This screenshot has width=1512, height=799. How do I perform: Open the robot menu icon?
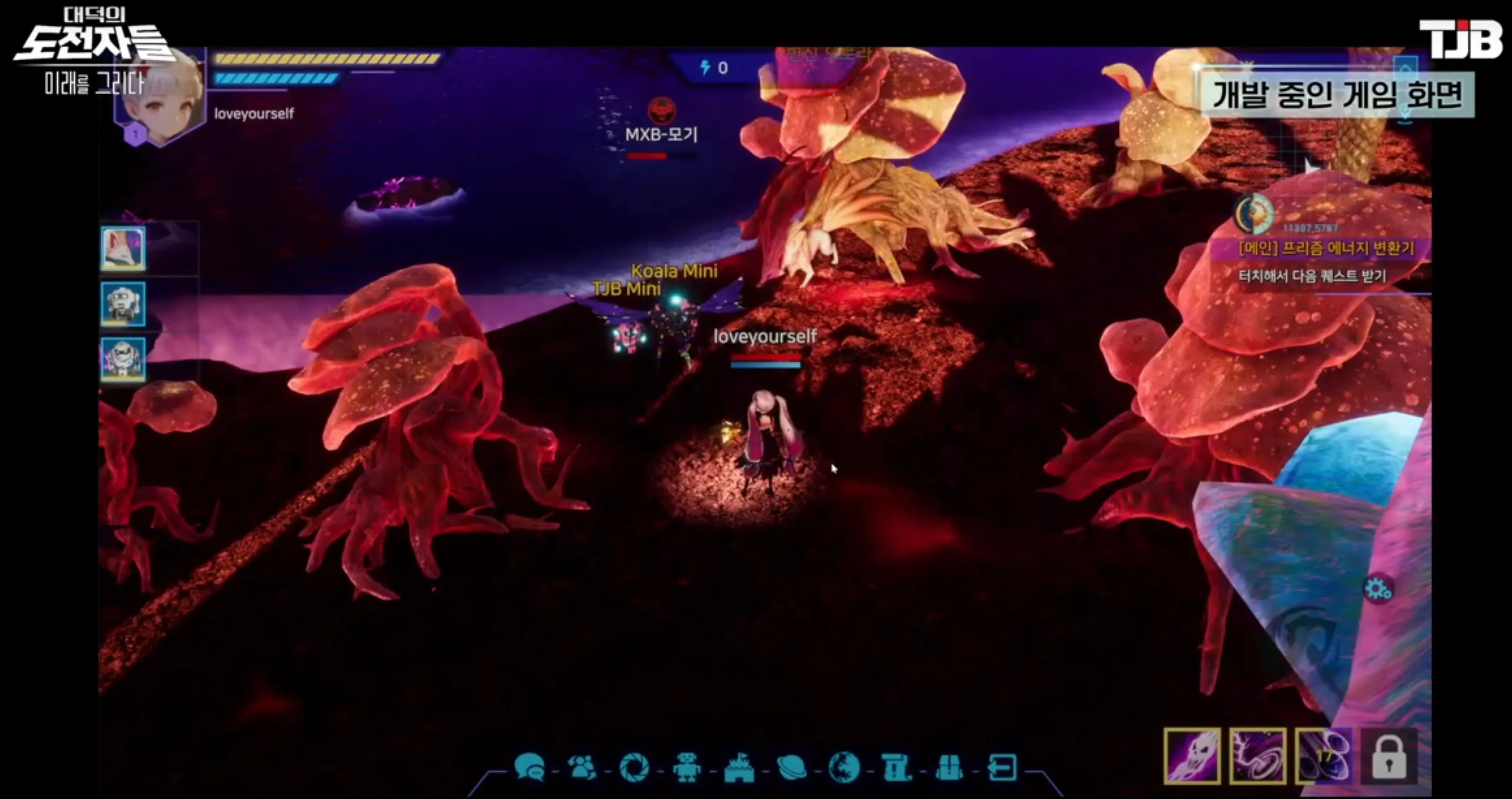(x=686, y=767)
